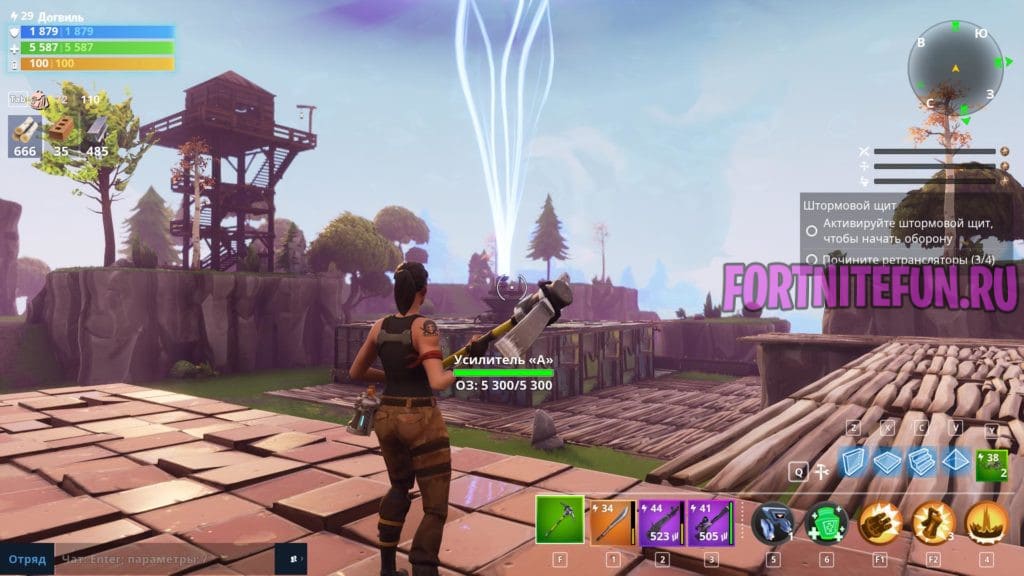Select the pickaxe slot in the hotbar
Image resolution: width=1024 pixels, height=576 pixels.
[x=559, y=521]
